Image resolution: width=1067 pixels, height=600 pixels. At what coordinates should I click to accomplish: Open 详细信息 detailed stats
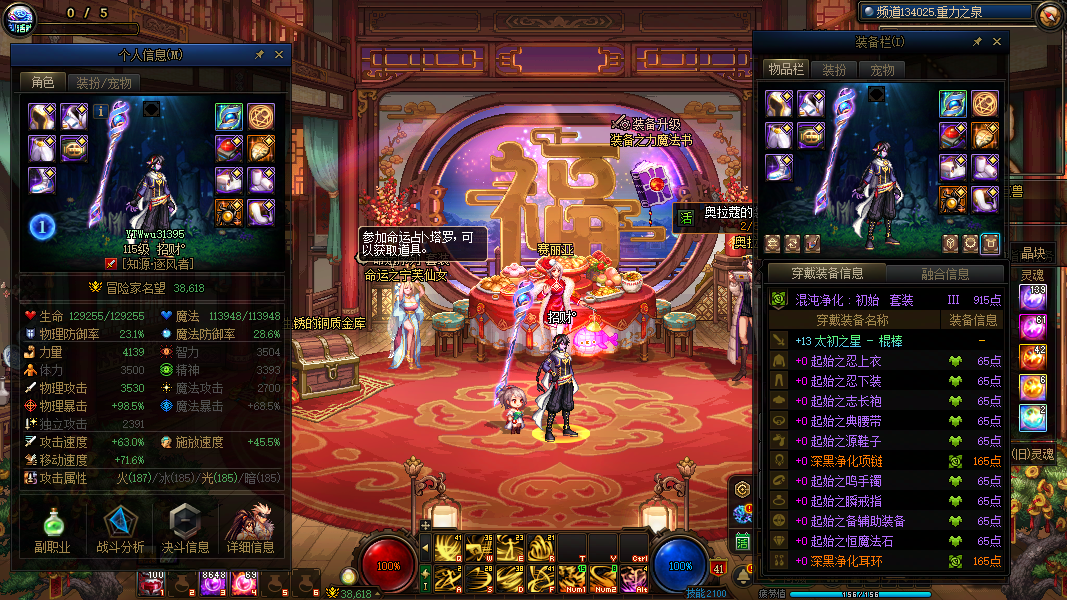click(250, 530)
